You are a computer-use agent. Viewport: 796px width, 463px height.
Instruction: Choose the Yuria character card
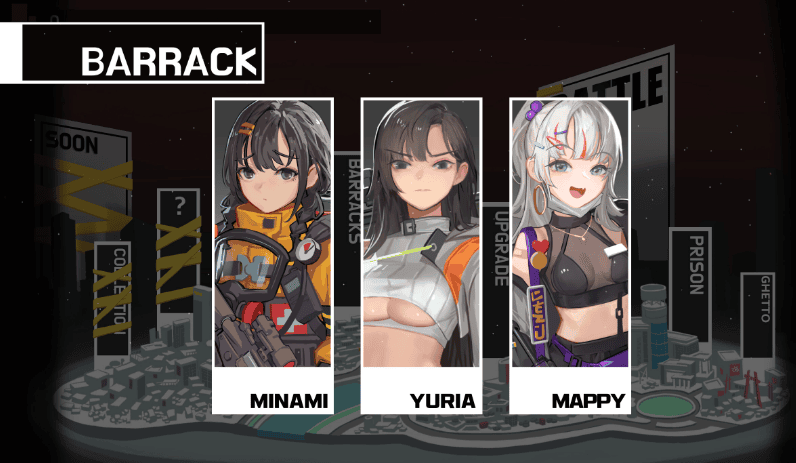pyautogui.click(x=421, y=255)
